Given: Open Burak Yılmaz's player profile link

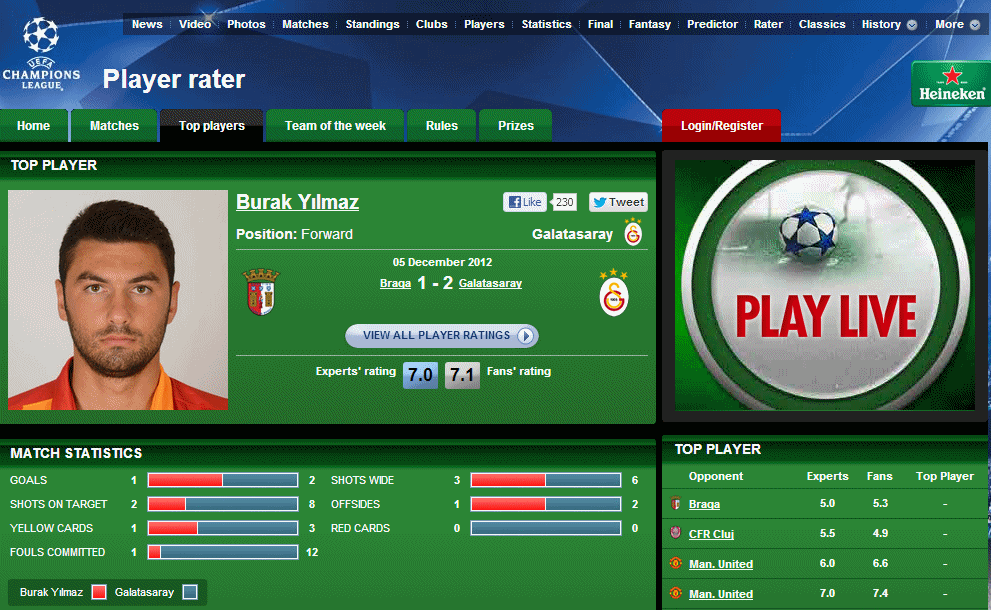Looking at the screenshot, I should click(x=297, y=202).
